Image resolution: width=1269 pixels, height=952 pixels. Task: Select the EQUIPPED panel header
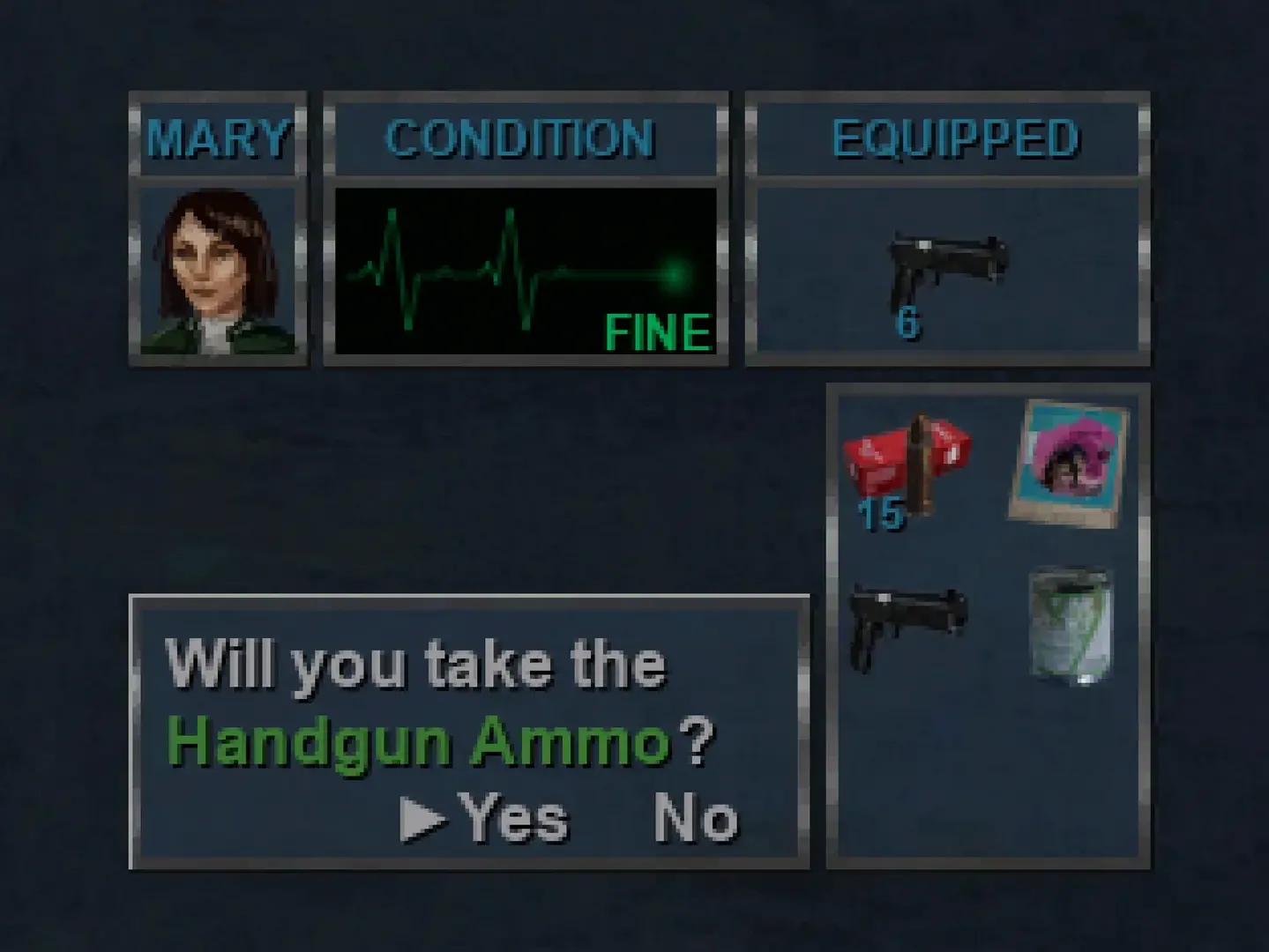click(956, 135)
